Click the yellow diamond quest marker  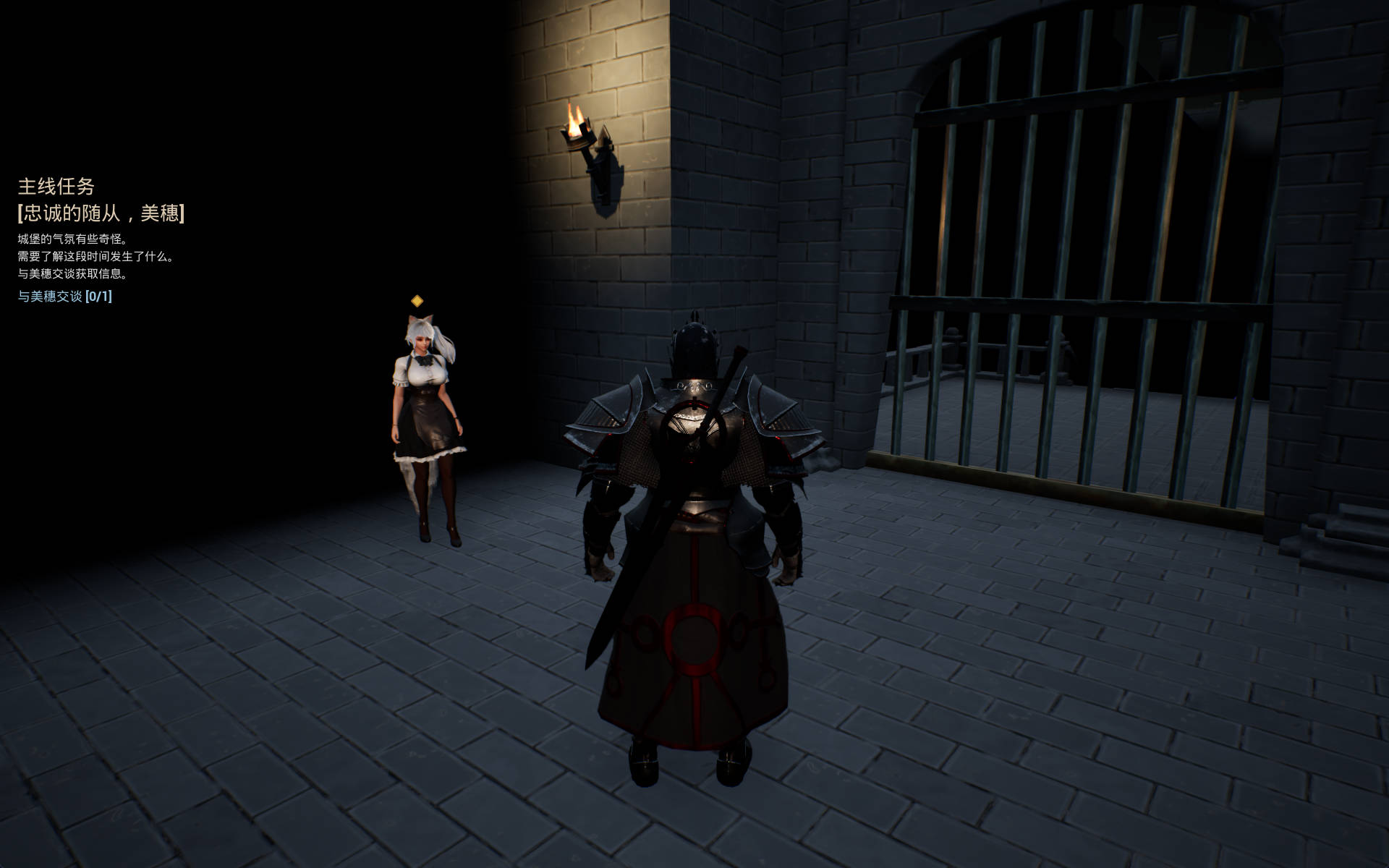click(x=417, y=300)
